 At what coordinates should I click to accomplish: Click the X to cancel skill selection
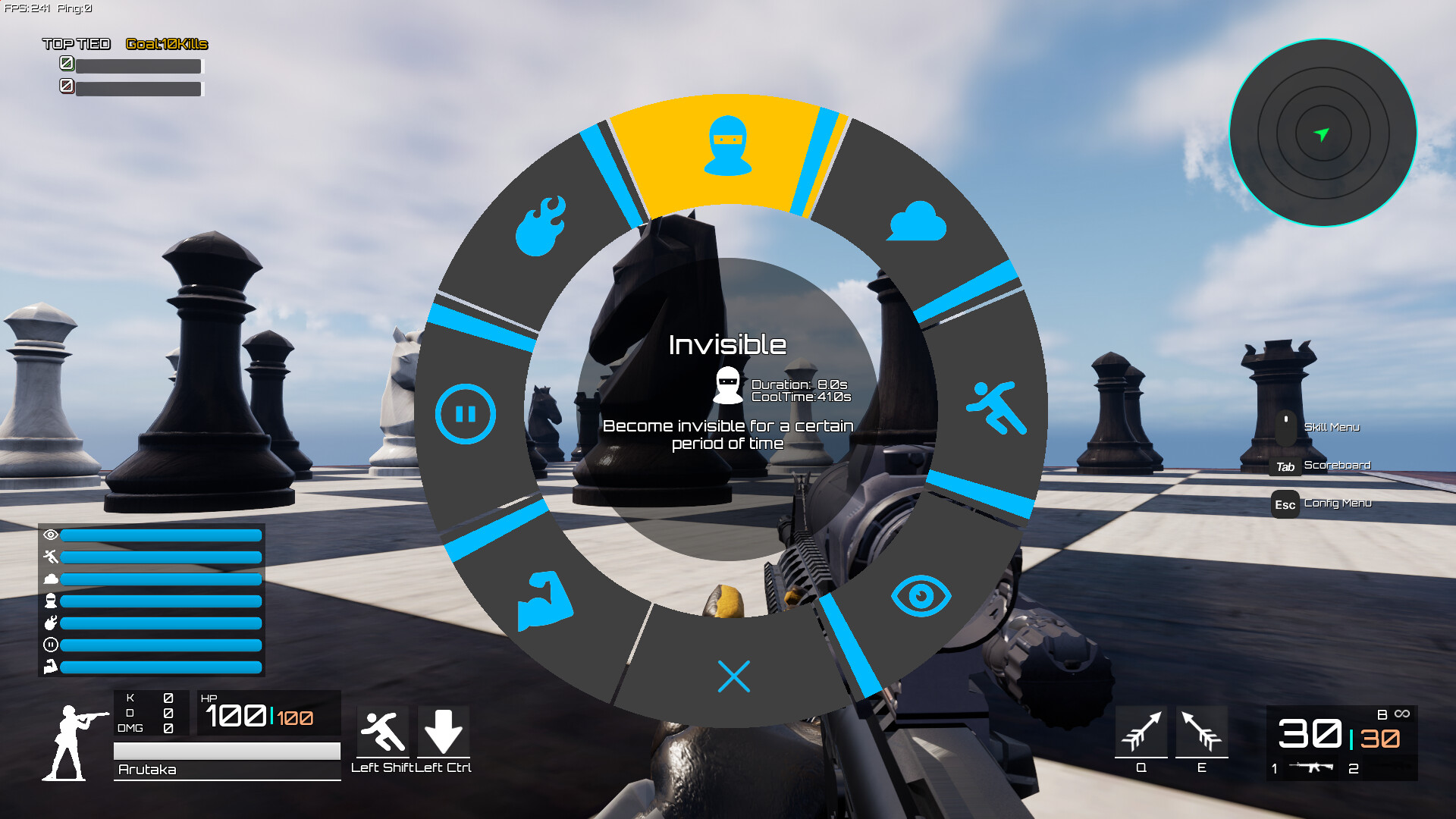(733, 676)
